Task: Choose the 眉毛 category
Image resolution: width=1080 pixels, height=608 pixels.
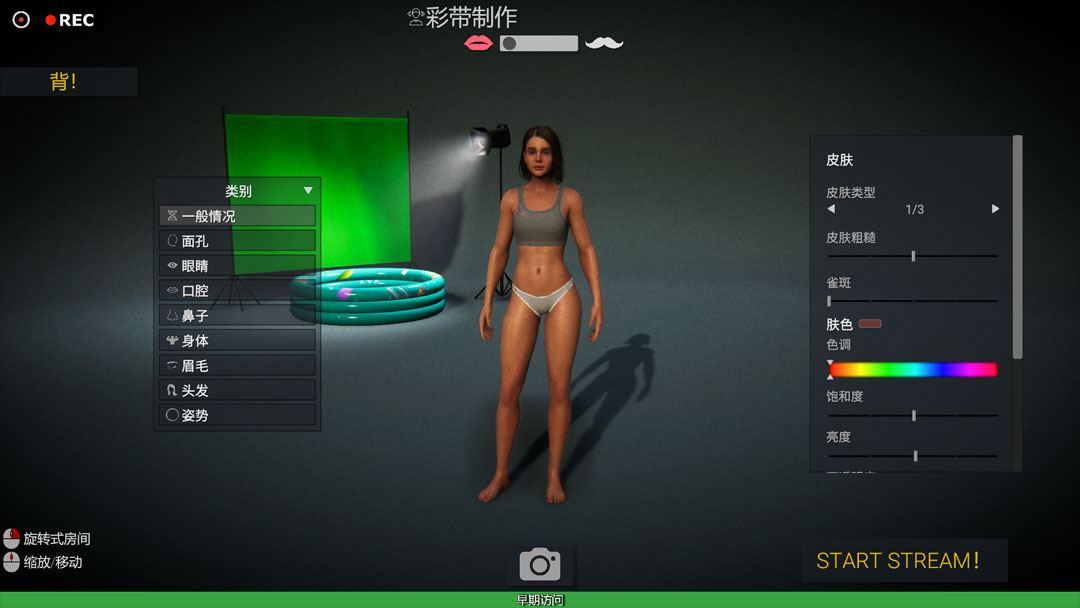Action: [238, 366]
